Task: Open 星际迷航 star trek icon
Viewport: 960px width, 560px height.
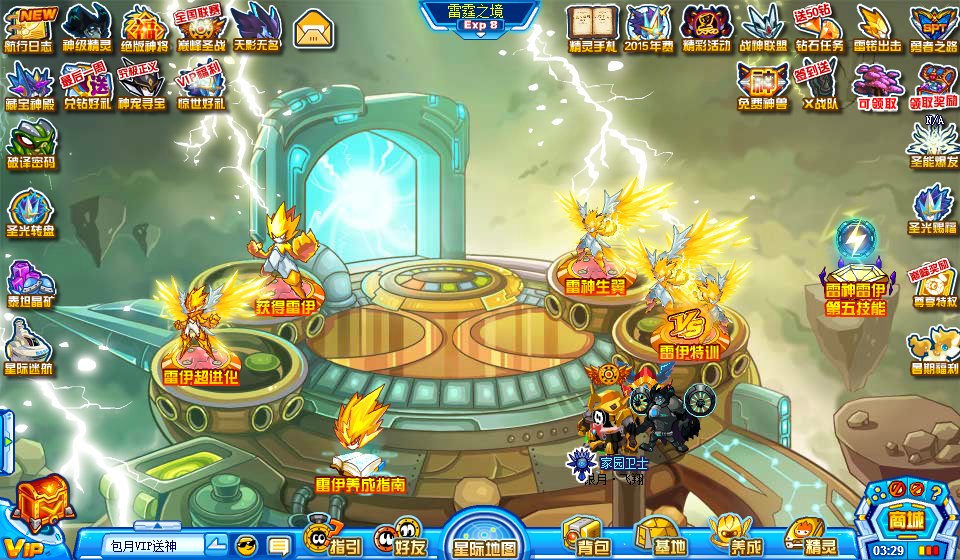Action: point(31,348)
